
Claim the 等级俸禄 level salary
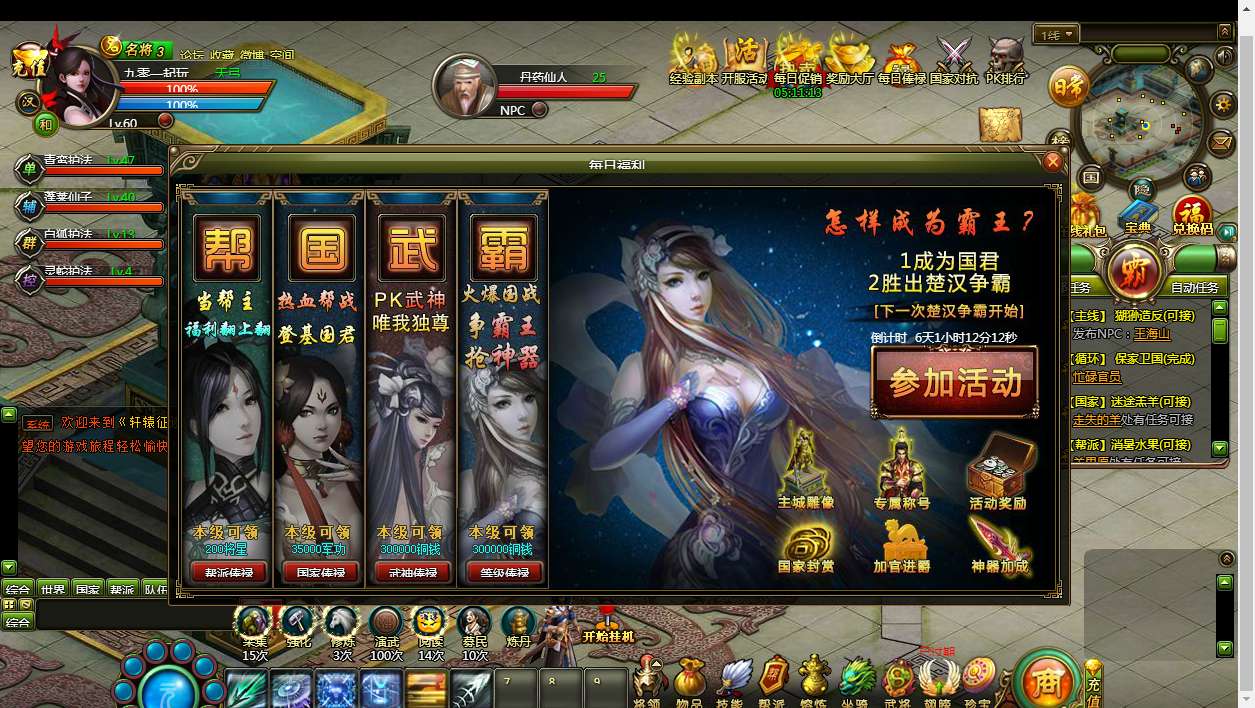[x=504, y=573]
